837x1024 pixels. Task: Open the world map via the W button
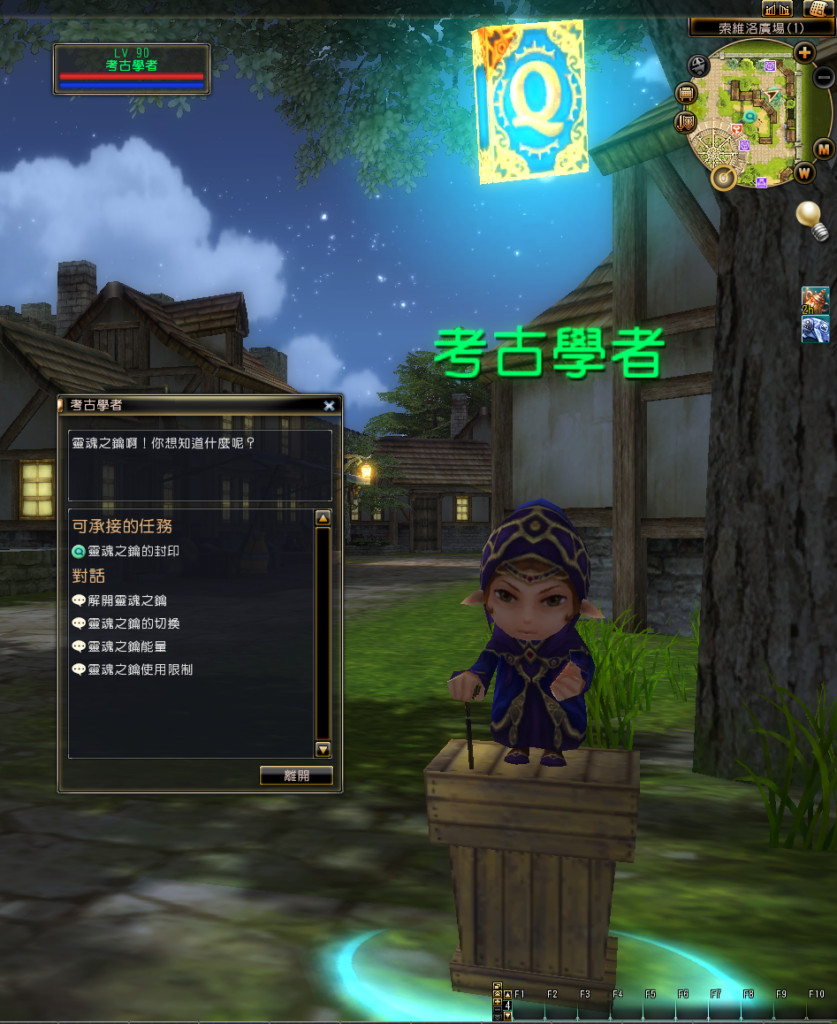pos(806,172)
